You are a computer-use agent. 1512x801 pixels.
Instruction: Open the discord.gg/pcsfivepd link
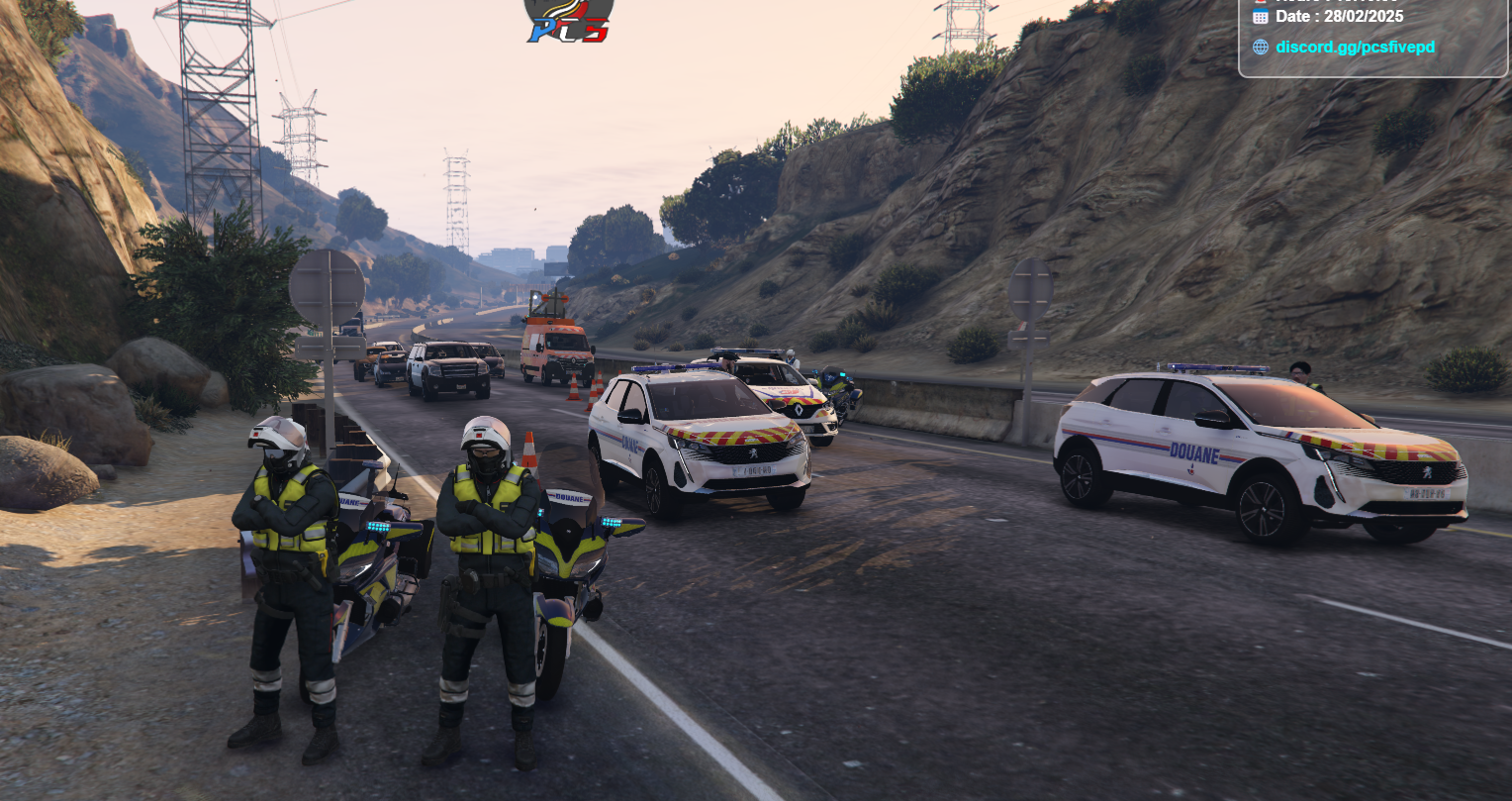click(x=1354, y=47)
